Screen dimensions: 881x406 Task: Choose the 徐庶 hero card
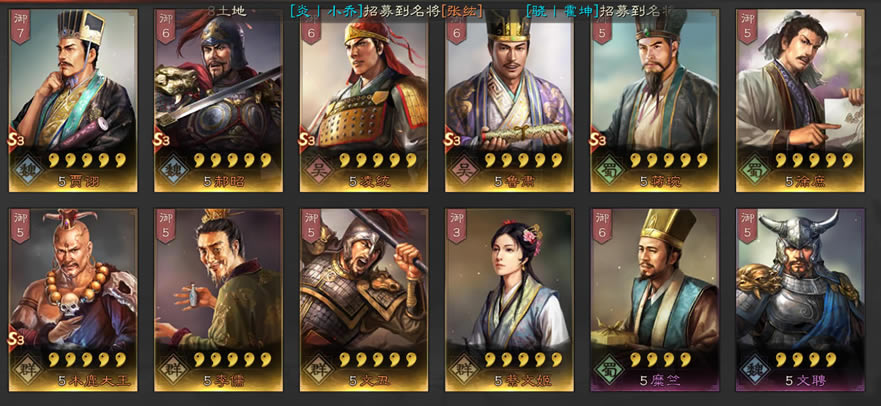(x=799, y=100)
